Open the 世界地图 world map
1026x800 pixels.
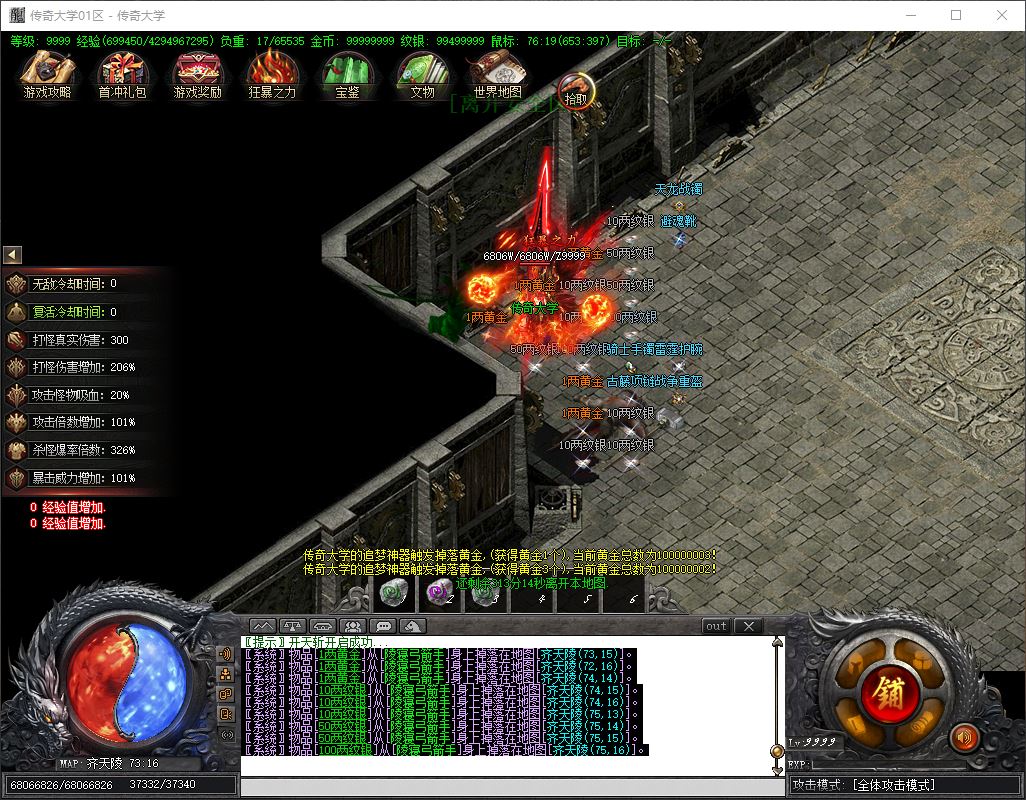[x=497, y=73]
